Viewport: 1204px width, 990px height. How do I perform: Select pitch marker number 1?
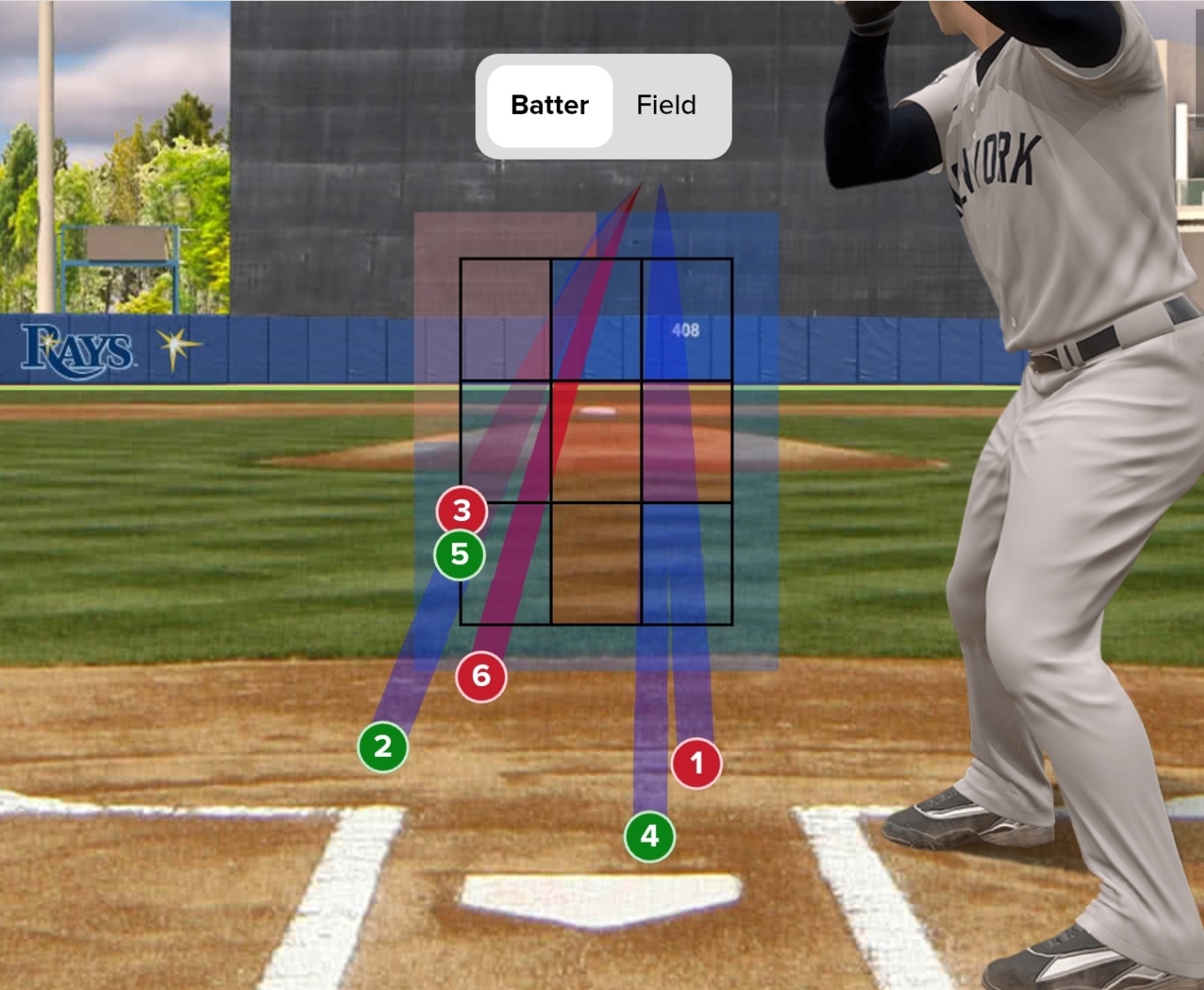pos(696,763)
